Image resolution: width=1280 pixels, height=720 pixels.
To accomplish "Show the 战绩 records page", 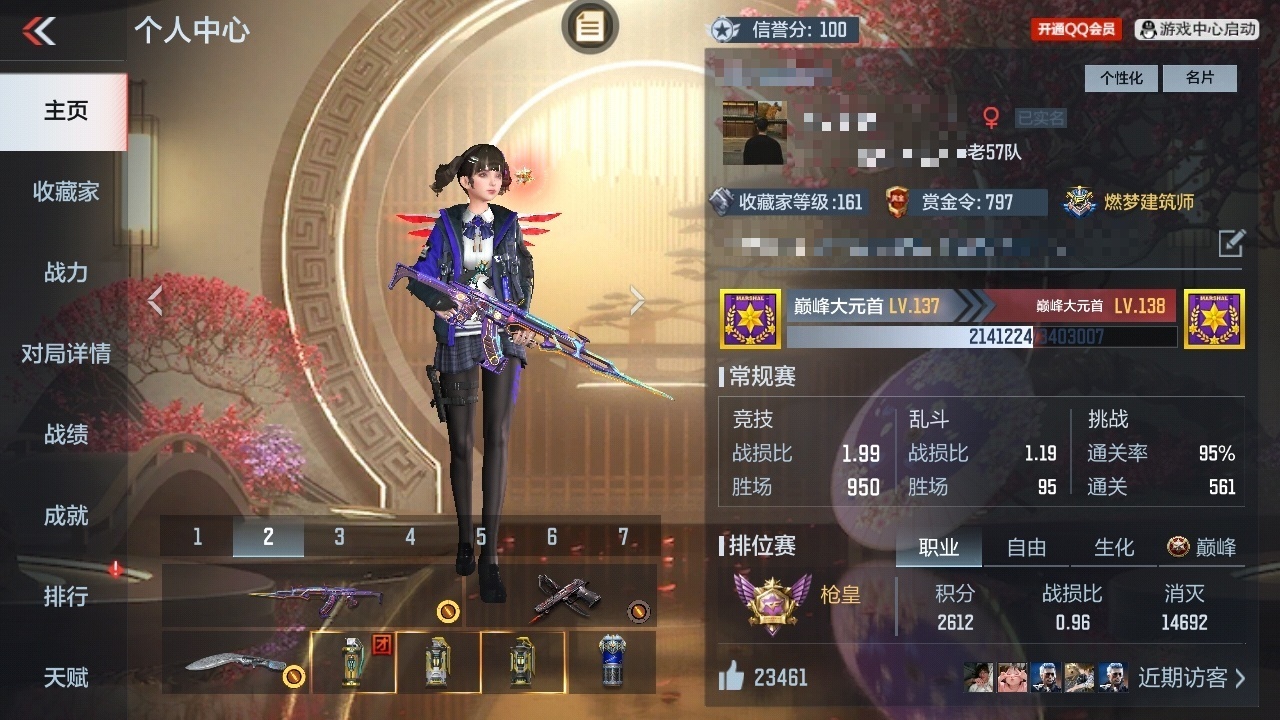I will tap(65, 434).
